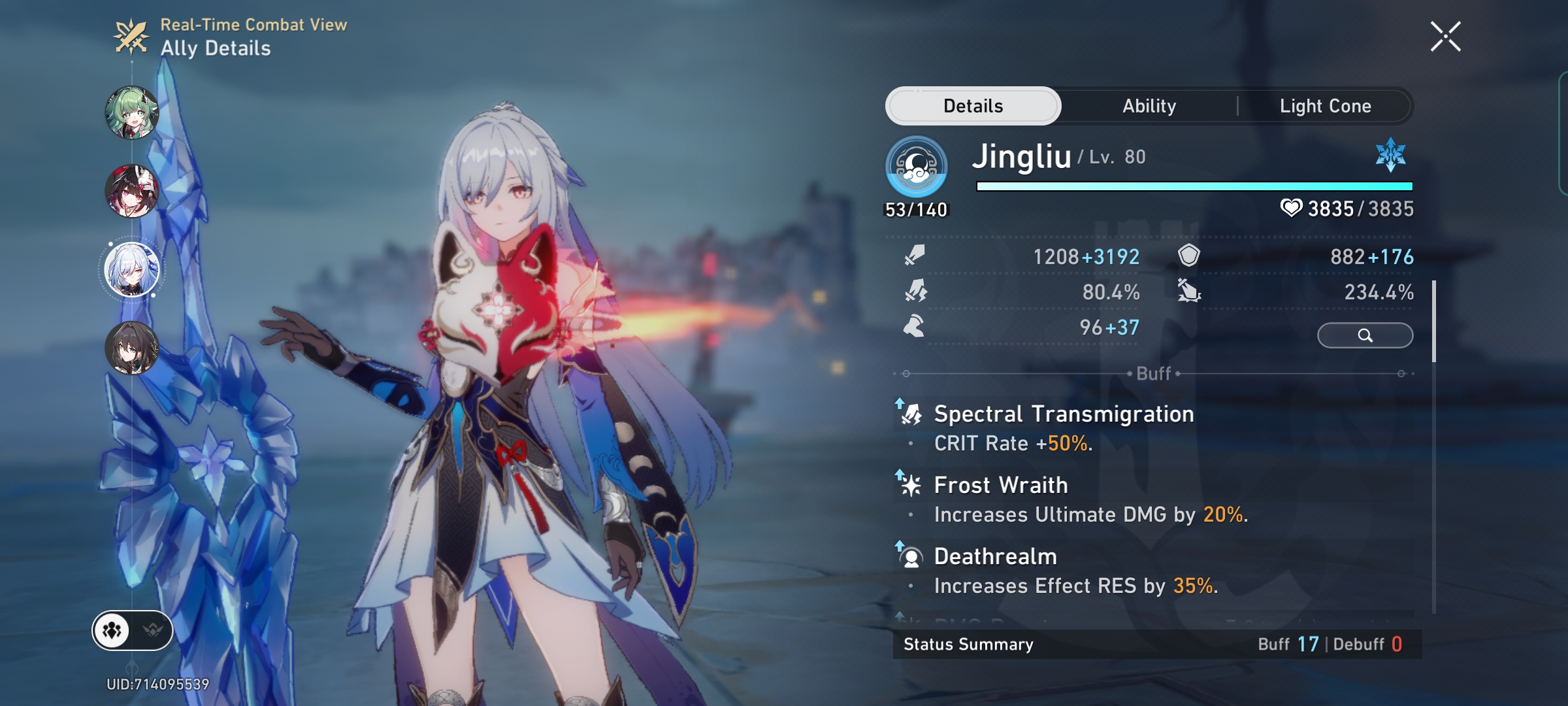Click Jingliu's Ice snowflake element icon
Image resolution: width=1568 pixels, height=706 pixels.
(1391, 156)
